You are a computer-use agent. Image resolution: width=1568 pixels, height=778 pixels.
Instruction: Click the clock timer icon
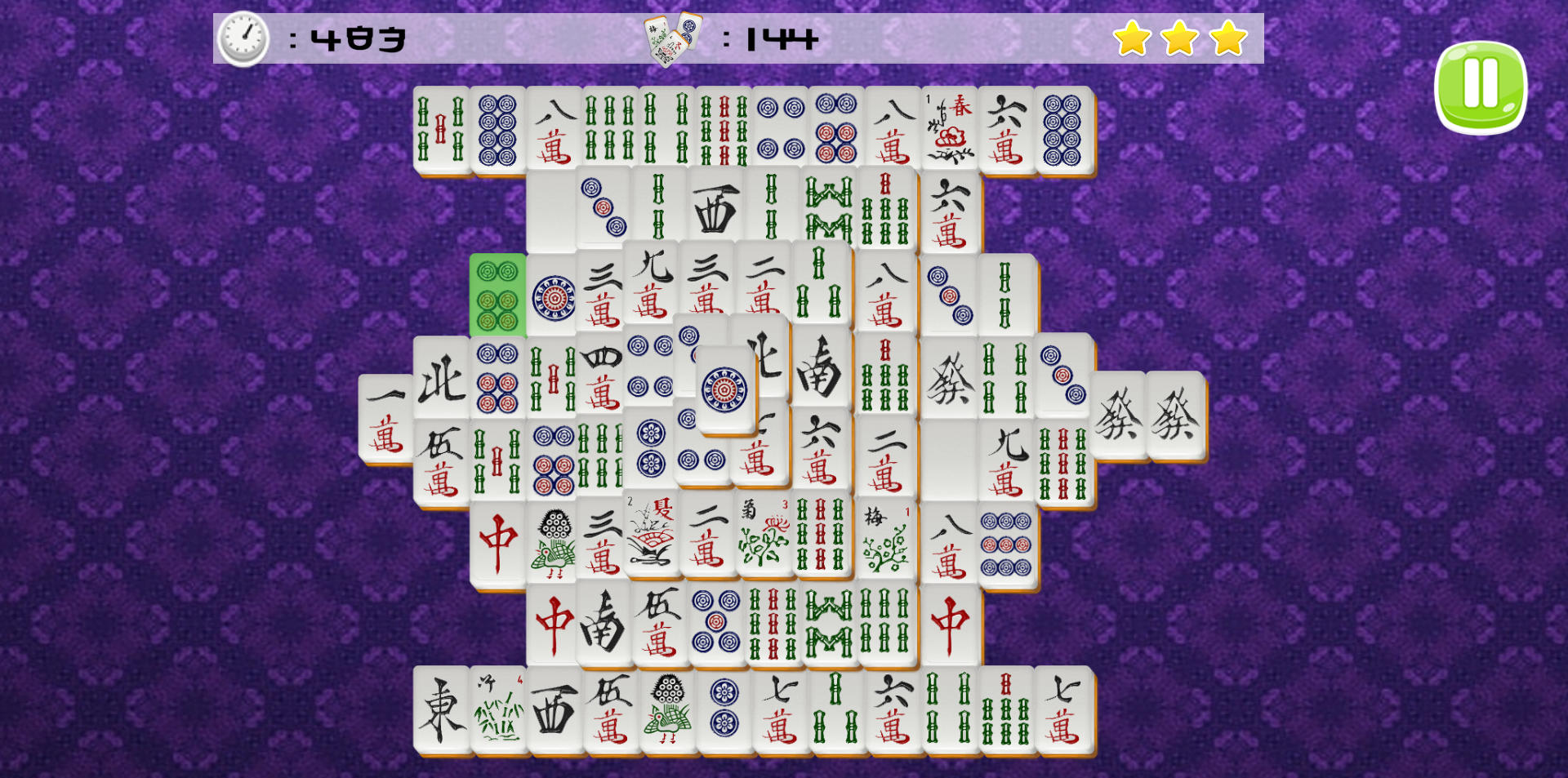pos(242,37)
